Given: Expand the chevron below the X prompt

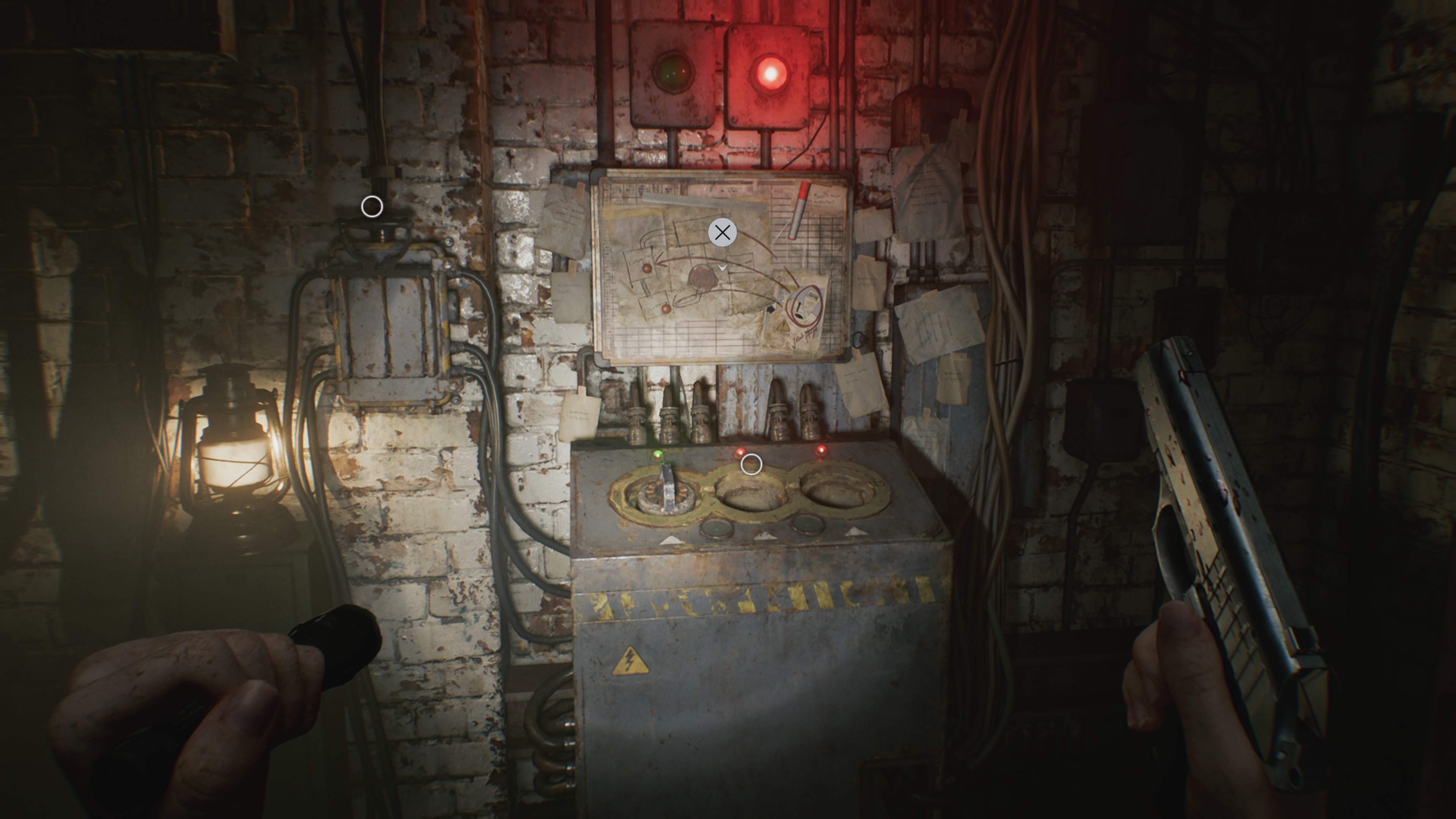Looking at the screenshot, I should (x=722, y=268).
